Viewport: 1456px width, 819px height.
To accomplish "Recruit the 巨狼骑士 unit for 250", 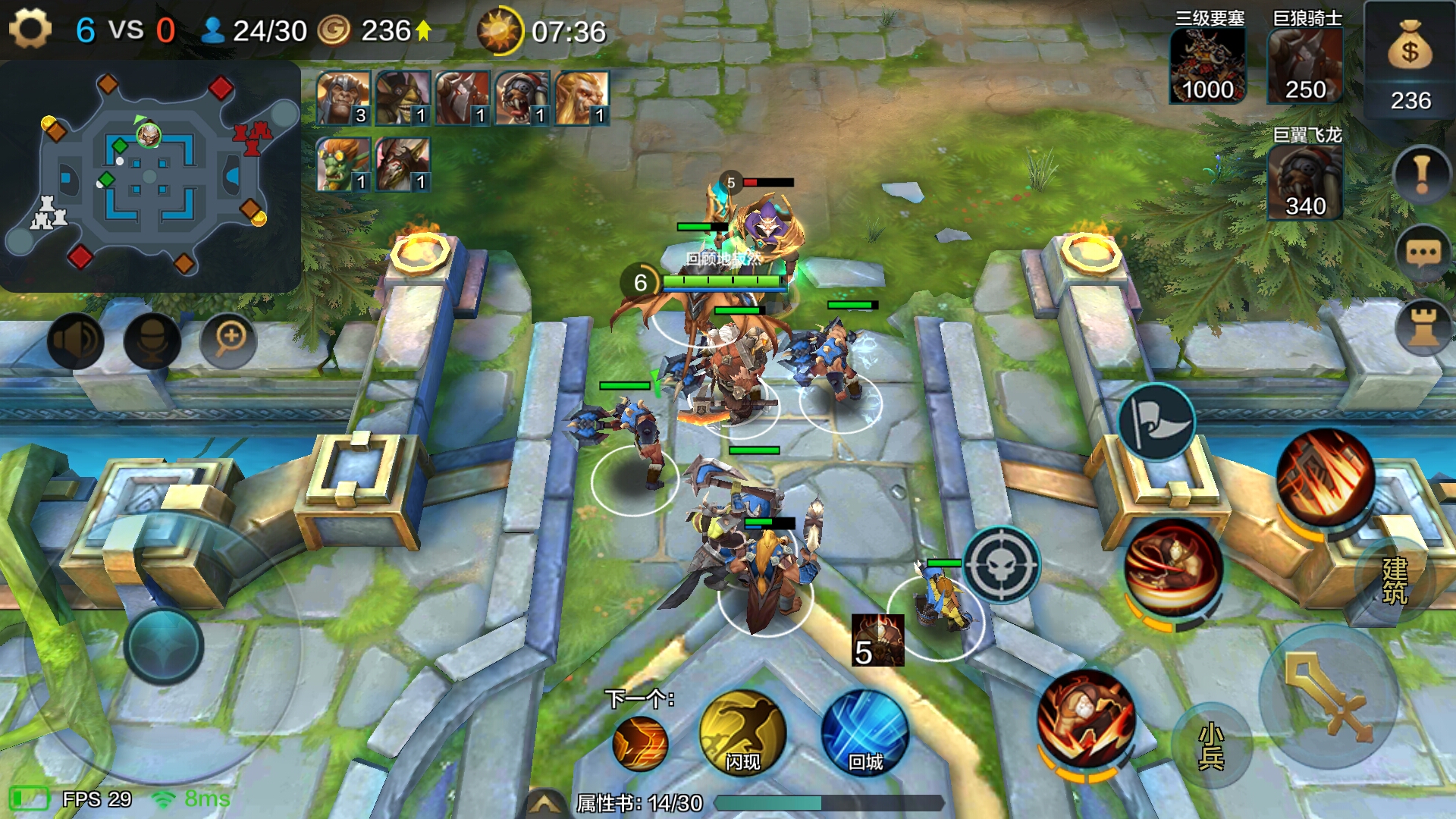I will coord(1305,67).
